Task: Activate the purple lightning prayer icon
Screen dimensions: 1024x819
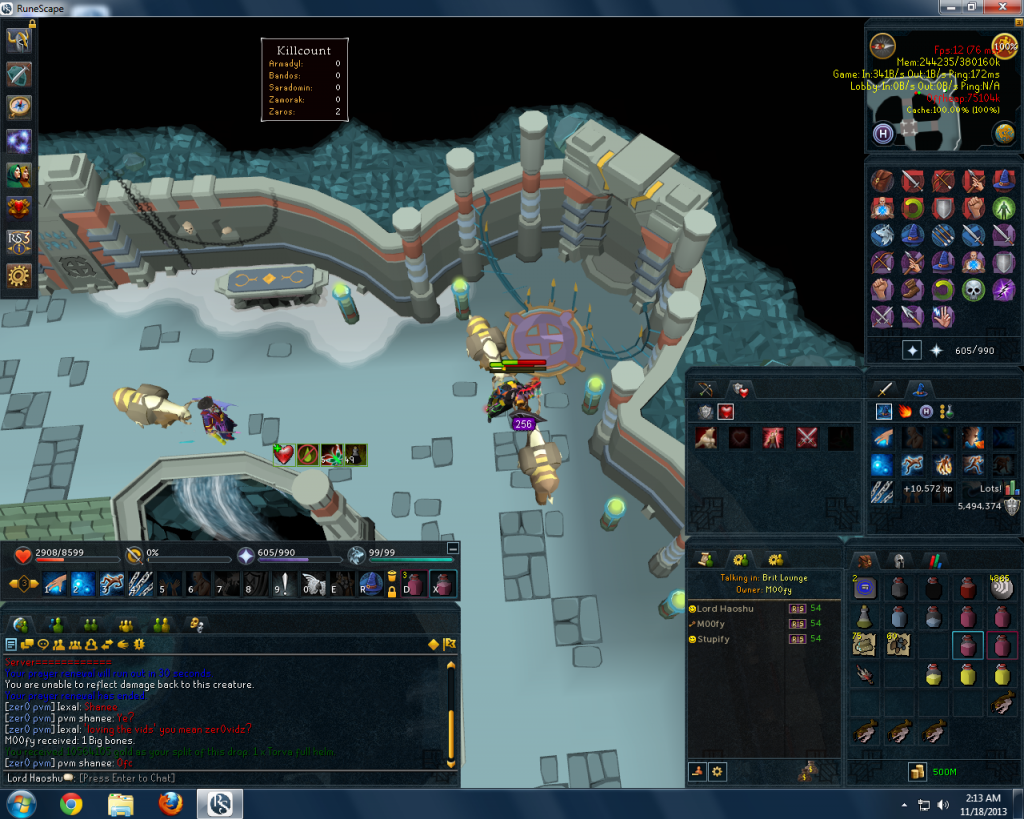Action: point(1003,290)
